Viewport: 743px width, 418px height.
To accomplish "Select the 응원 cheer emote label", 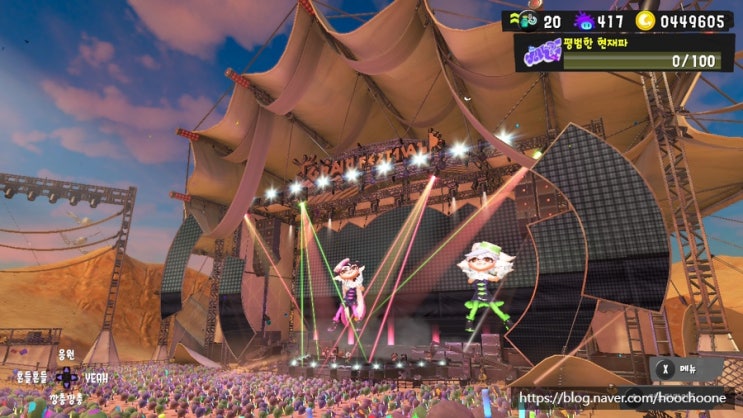I will pyautogui.click(x=66, y=354).
